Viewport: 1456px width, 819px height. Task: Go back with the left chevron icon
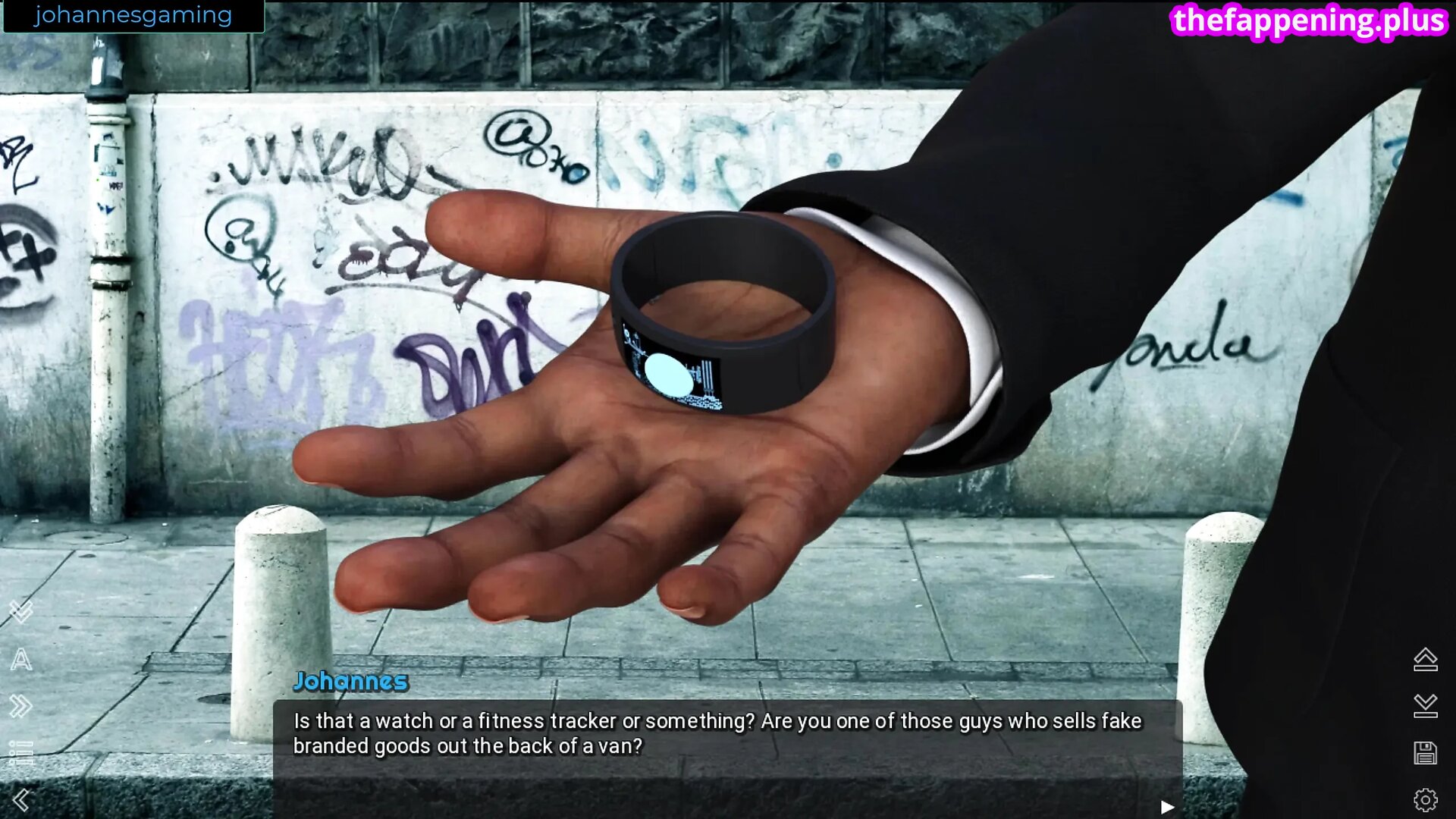(21, 800)
